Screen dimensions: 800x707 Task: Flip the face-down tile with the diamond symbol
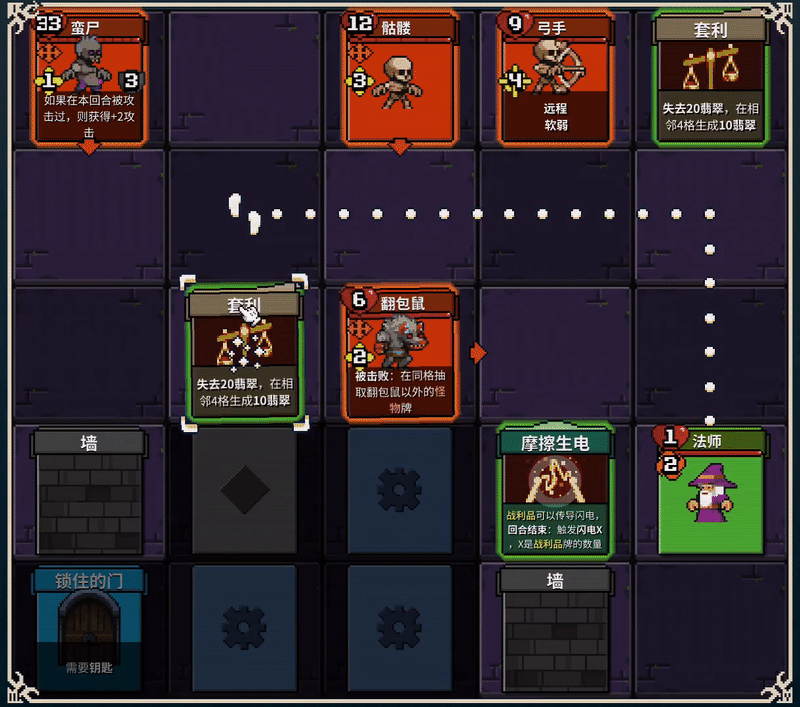pyautogui.click(x=244, y=490)
